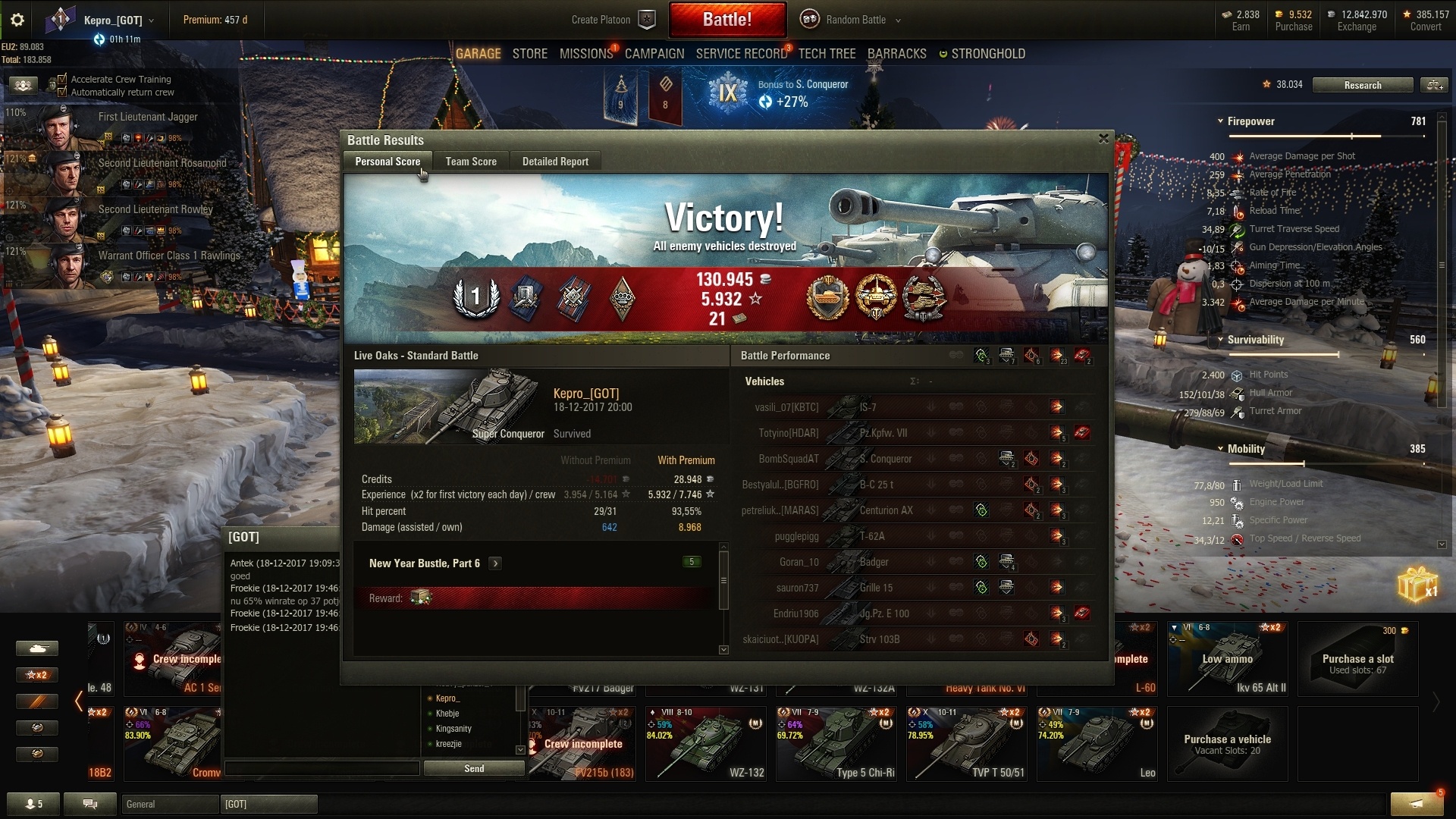The width and height of the screenshot is (1456, 819).
Task: Start a match with the Battle! button
Action: [x=726, y=20]
